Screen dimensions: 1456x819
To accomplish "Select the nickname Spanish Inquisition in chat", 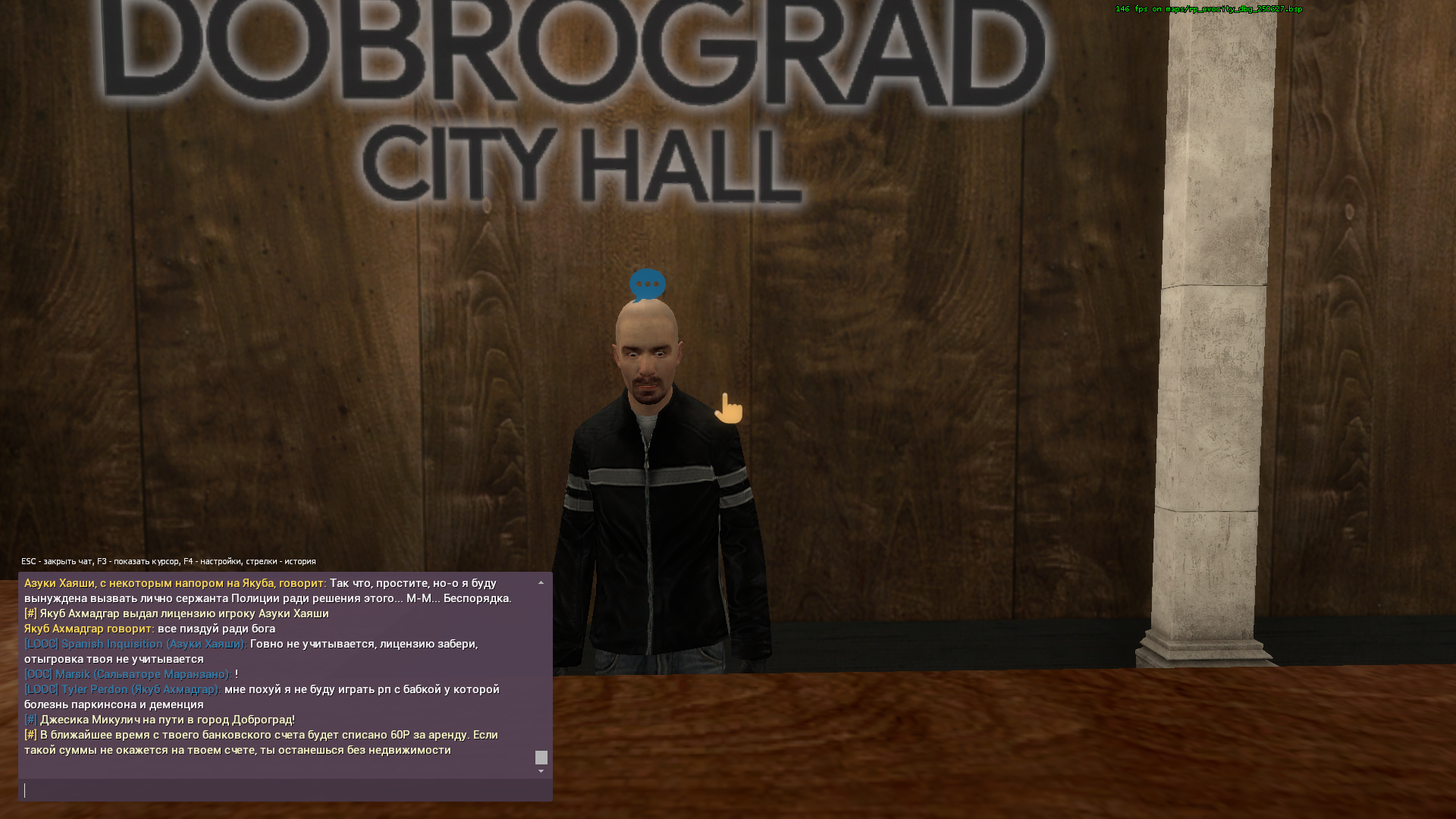I will point(112,643).
